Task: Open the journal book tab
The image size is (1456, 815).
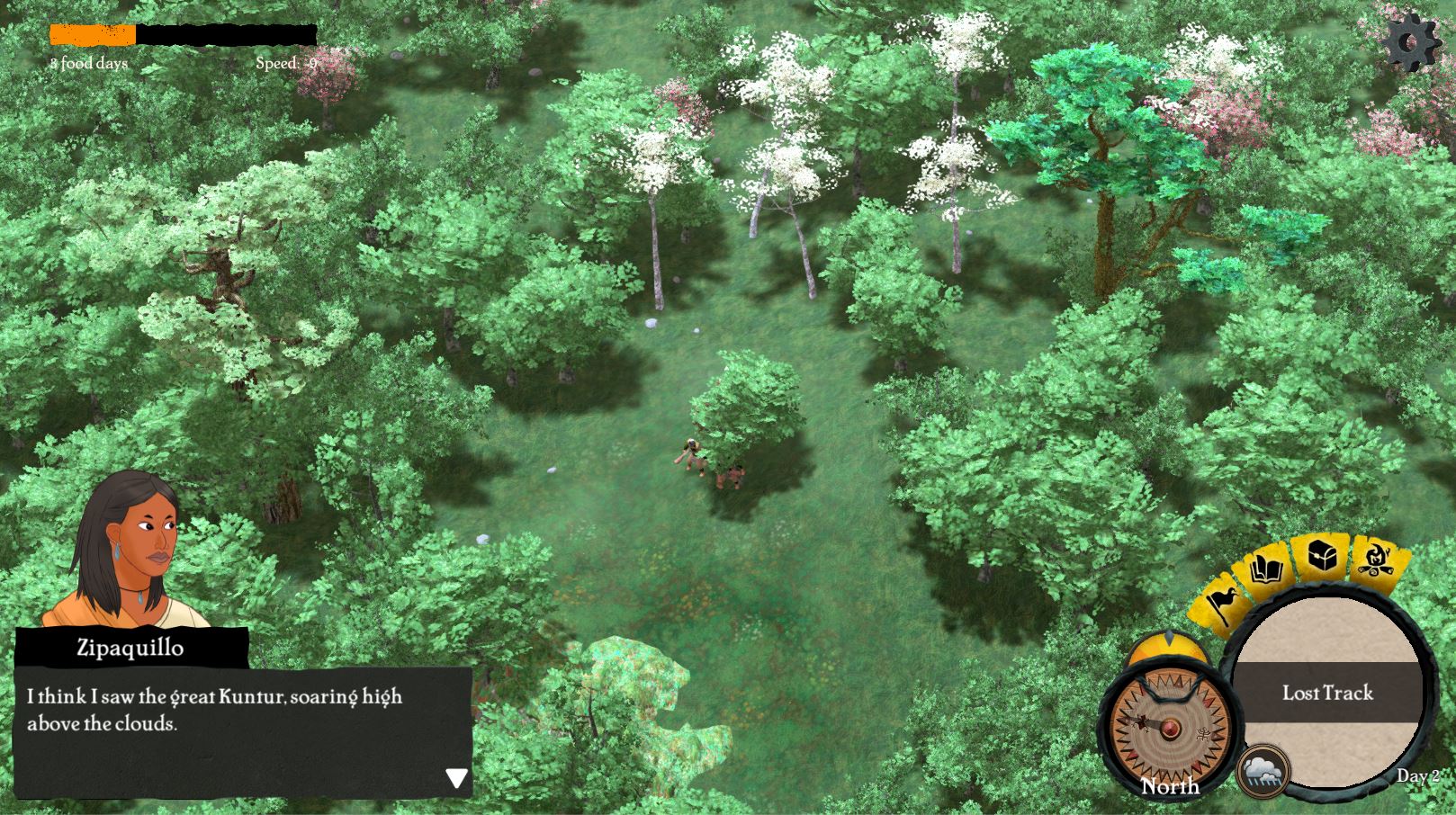Action: coord(1269,571)
